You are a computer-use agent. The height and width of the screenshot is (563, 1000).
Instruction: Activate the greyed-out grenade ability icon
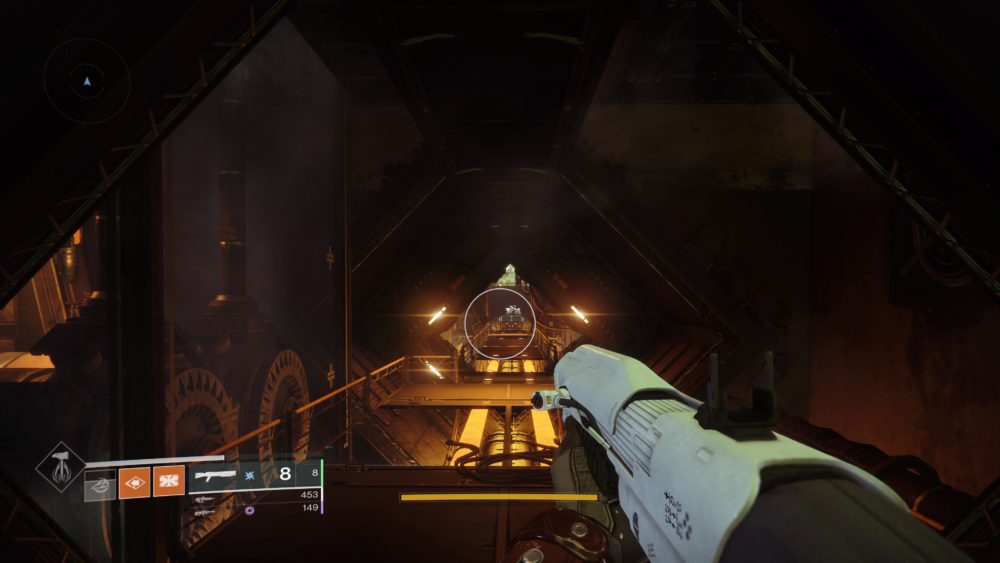click(100, 484)
